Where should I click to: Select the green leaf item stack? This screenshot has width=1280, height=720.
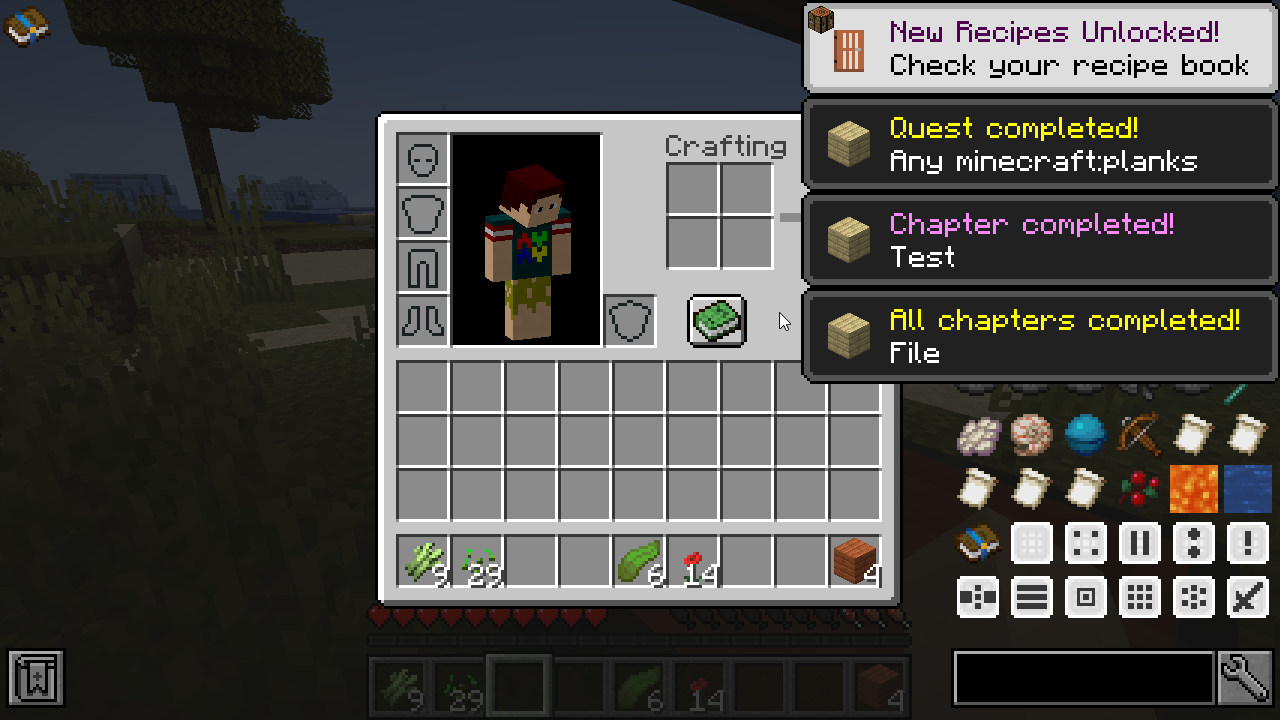pyautogui.click(x=639, y=560)
